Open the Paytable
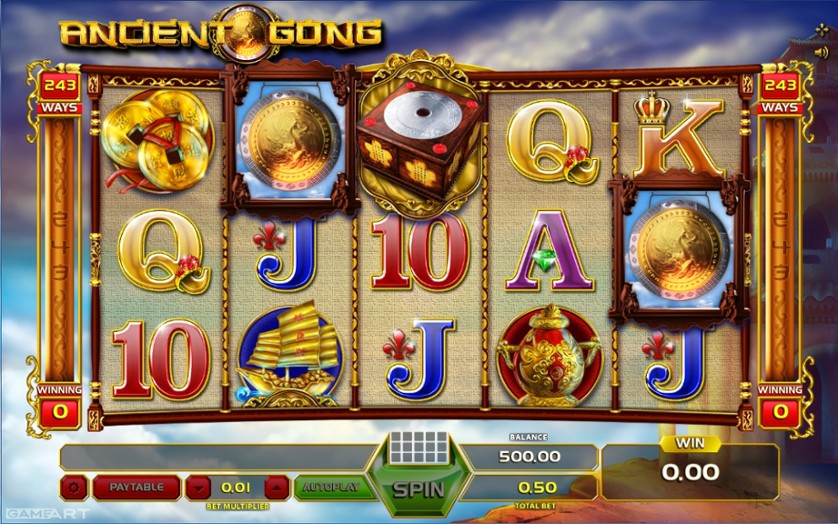The height and width of the screenshot is (524, 838). pos(136,488)
